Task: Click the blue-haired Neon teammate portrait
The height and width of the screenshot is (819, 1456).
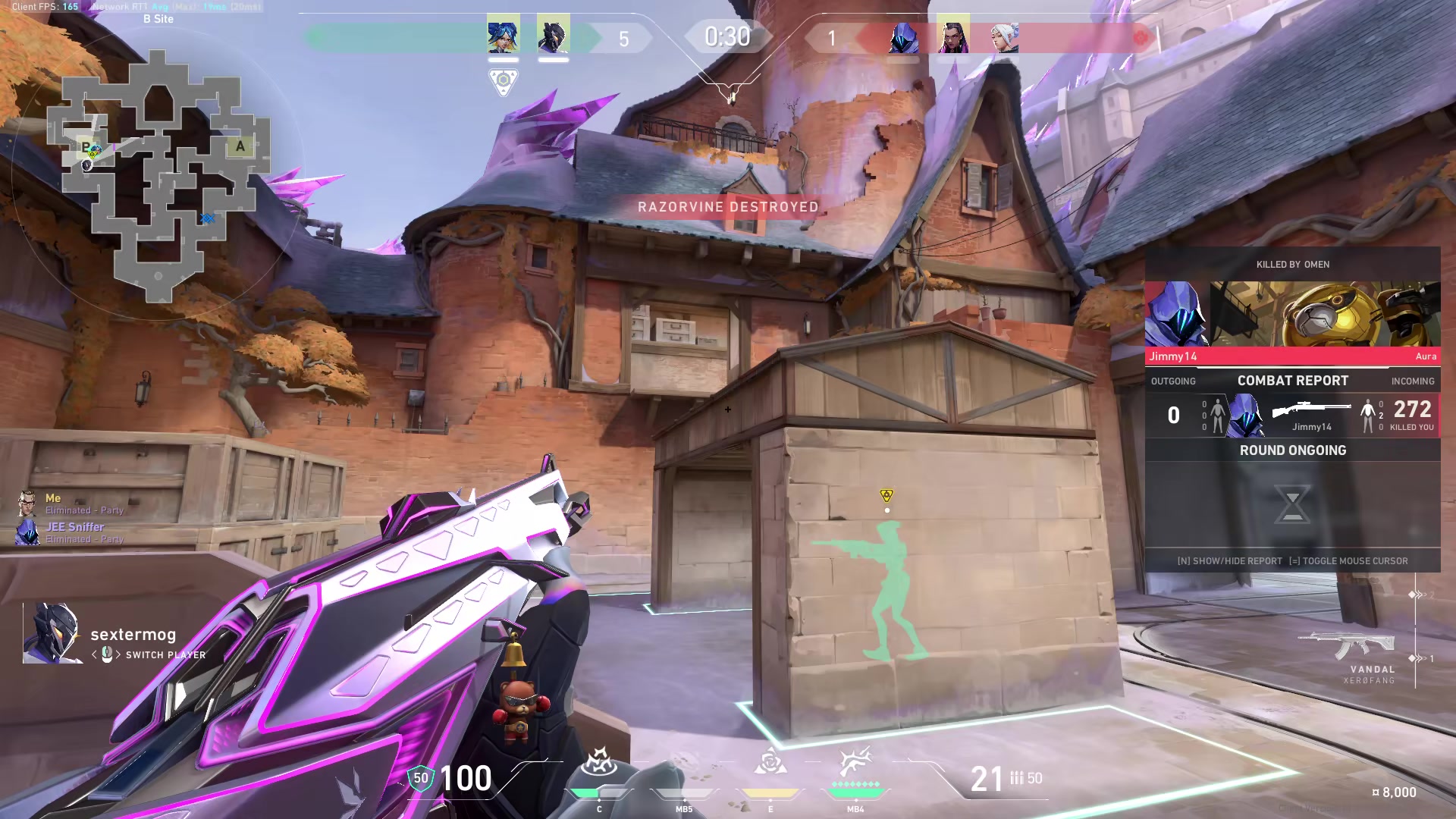Action: (x=503, y=35)
